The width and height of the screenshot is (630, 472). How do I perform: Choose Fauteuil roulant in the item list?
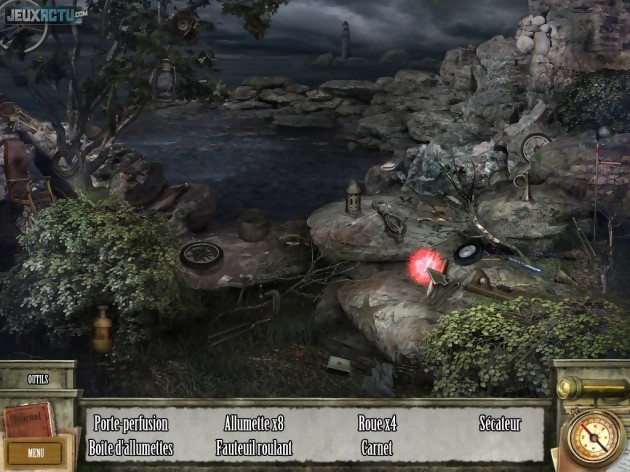[254, 447]
